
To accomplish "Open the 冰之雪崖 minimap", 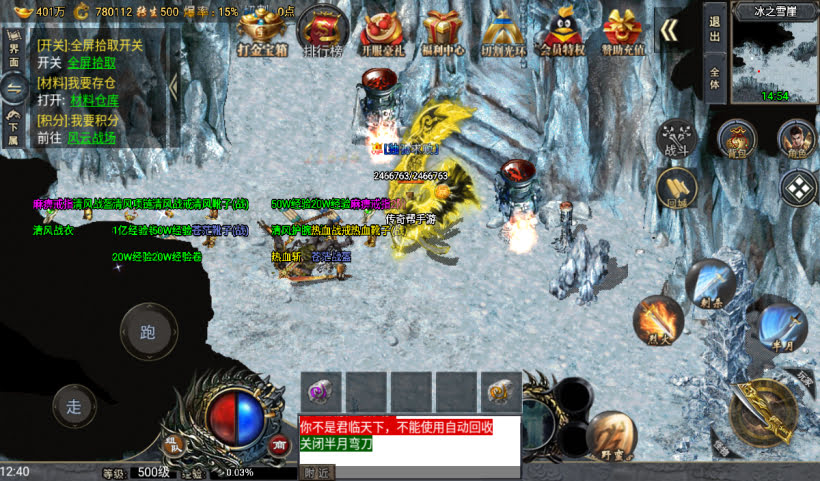I will [775, 58].
